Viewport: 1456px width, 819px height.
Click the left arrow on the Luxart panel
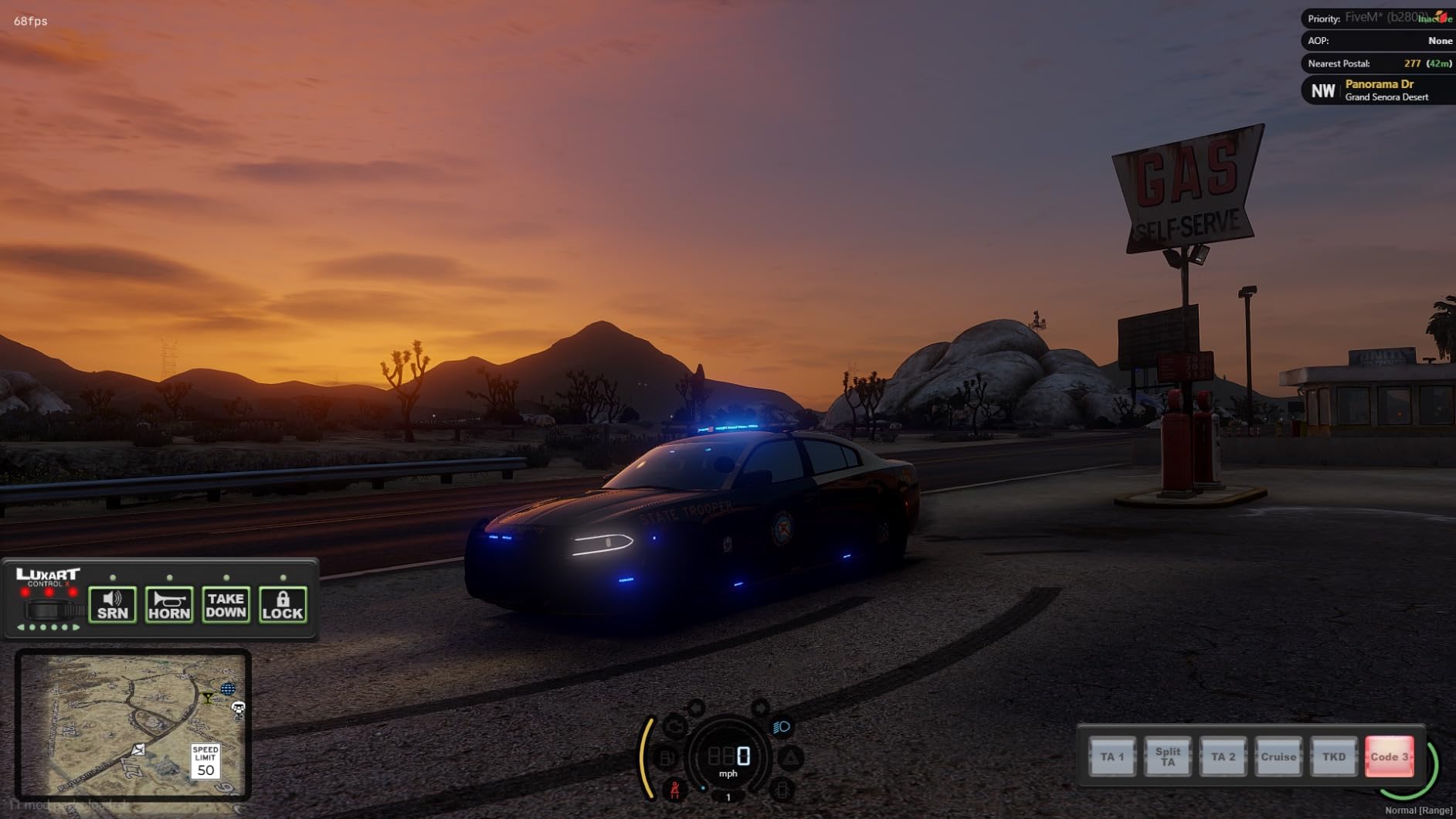[21, 627]
